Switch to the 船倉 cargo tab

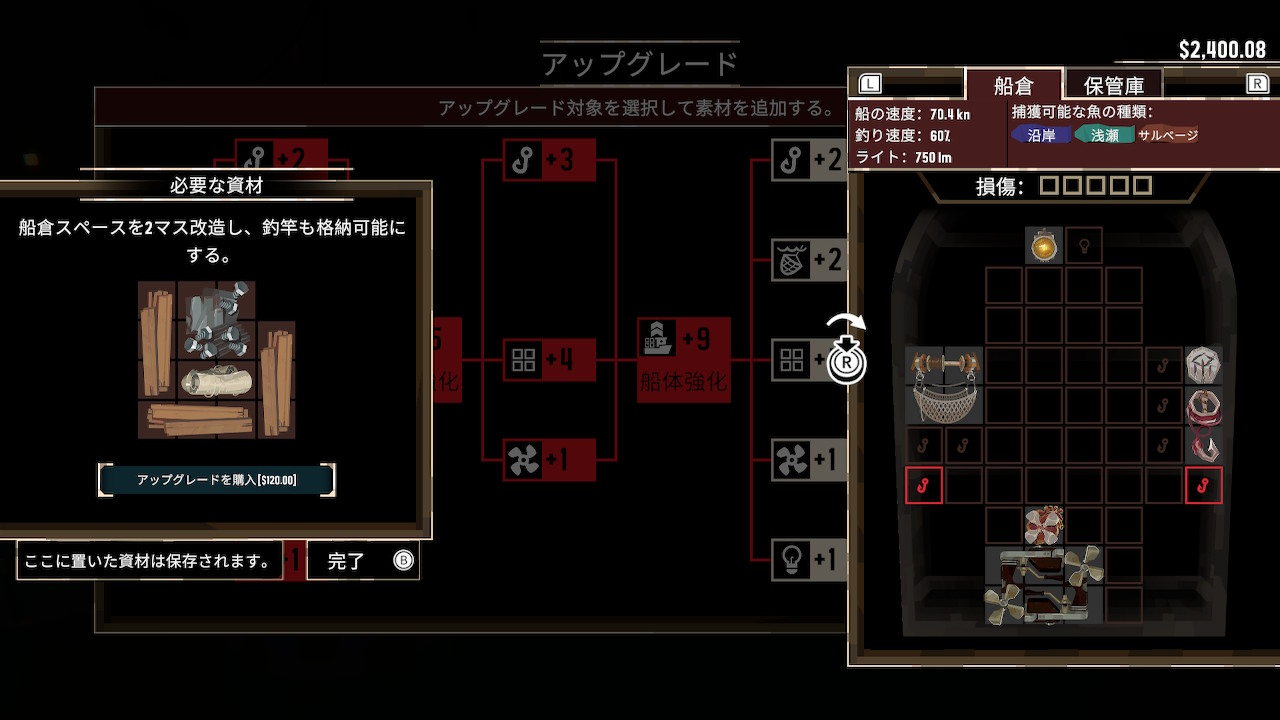point(1013,85)
